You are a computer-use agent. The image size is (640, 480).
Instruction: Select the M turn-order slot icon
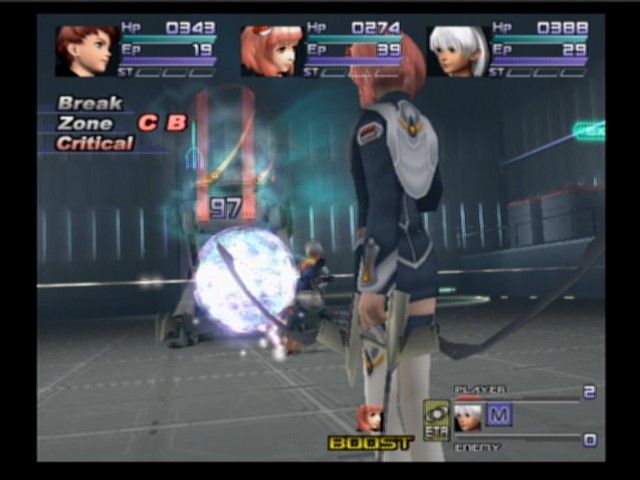coord(500,414)
